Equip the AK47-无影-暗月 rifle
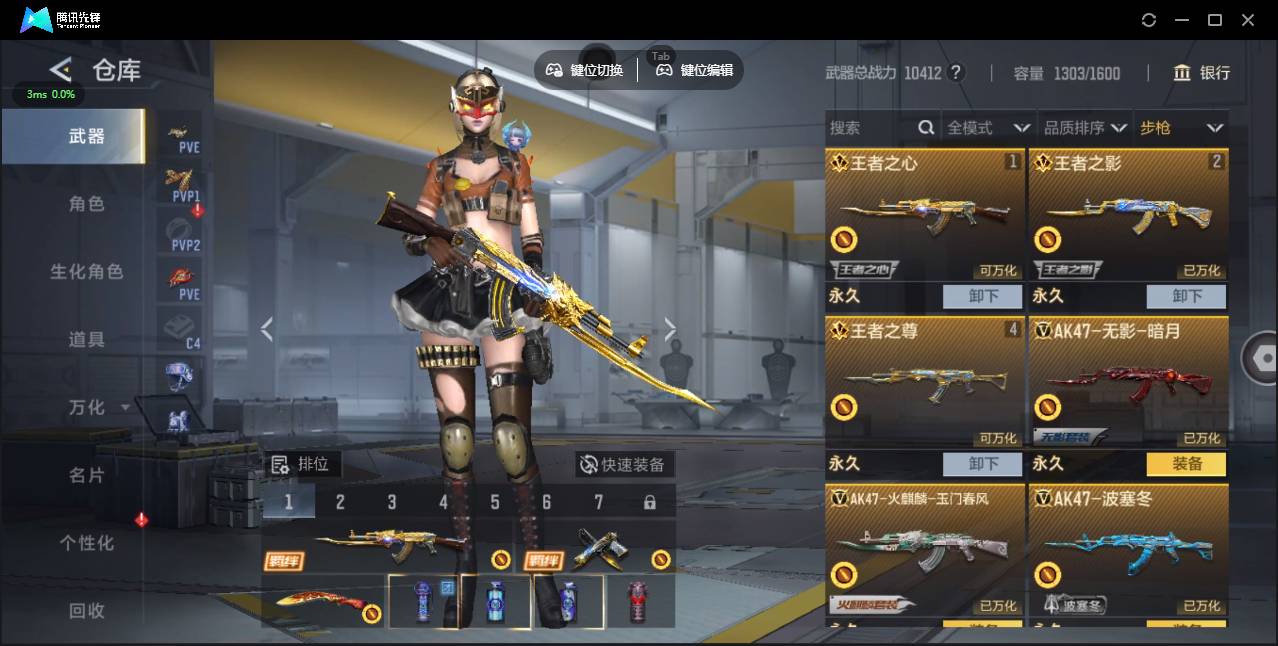 [x=1186, y=464]
